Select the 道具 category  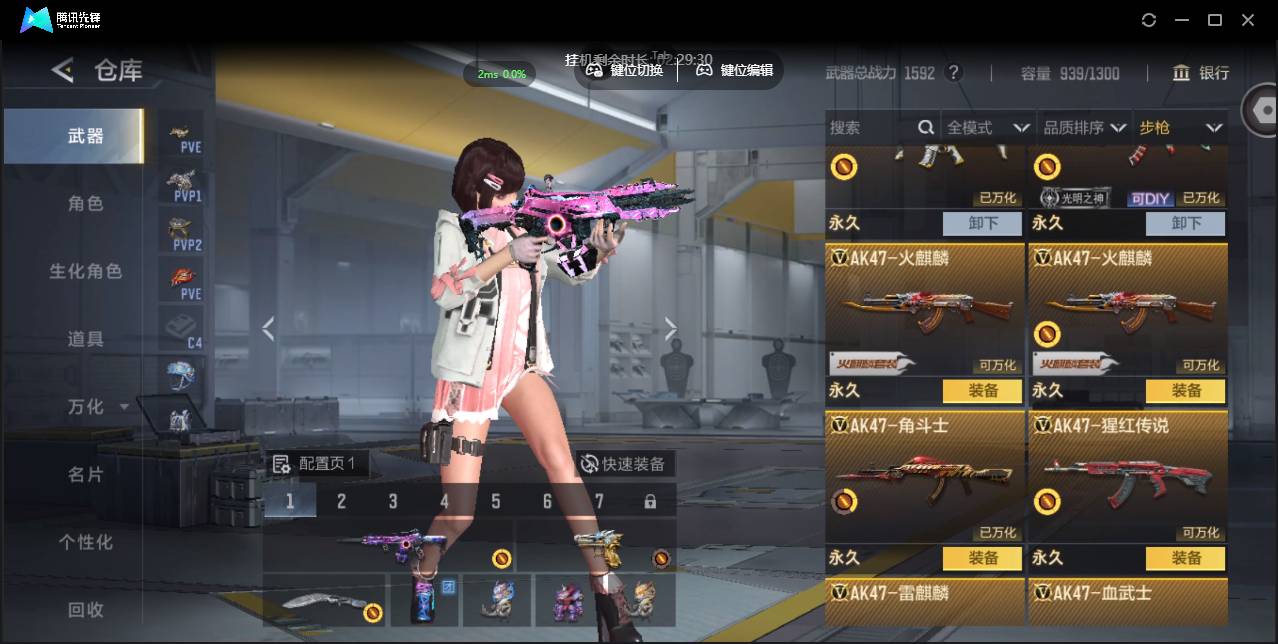click(x=85, y=339)
